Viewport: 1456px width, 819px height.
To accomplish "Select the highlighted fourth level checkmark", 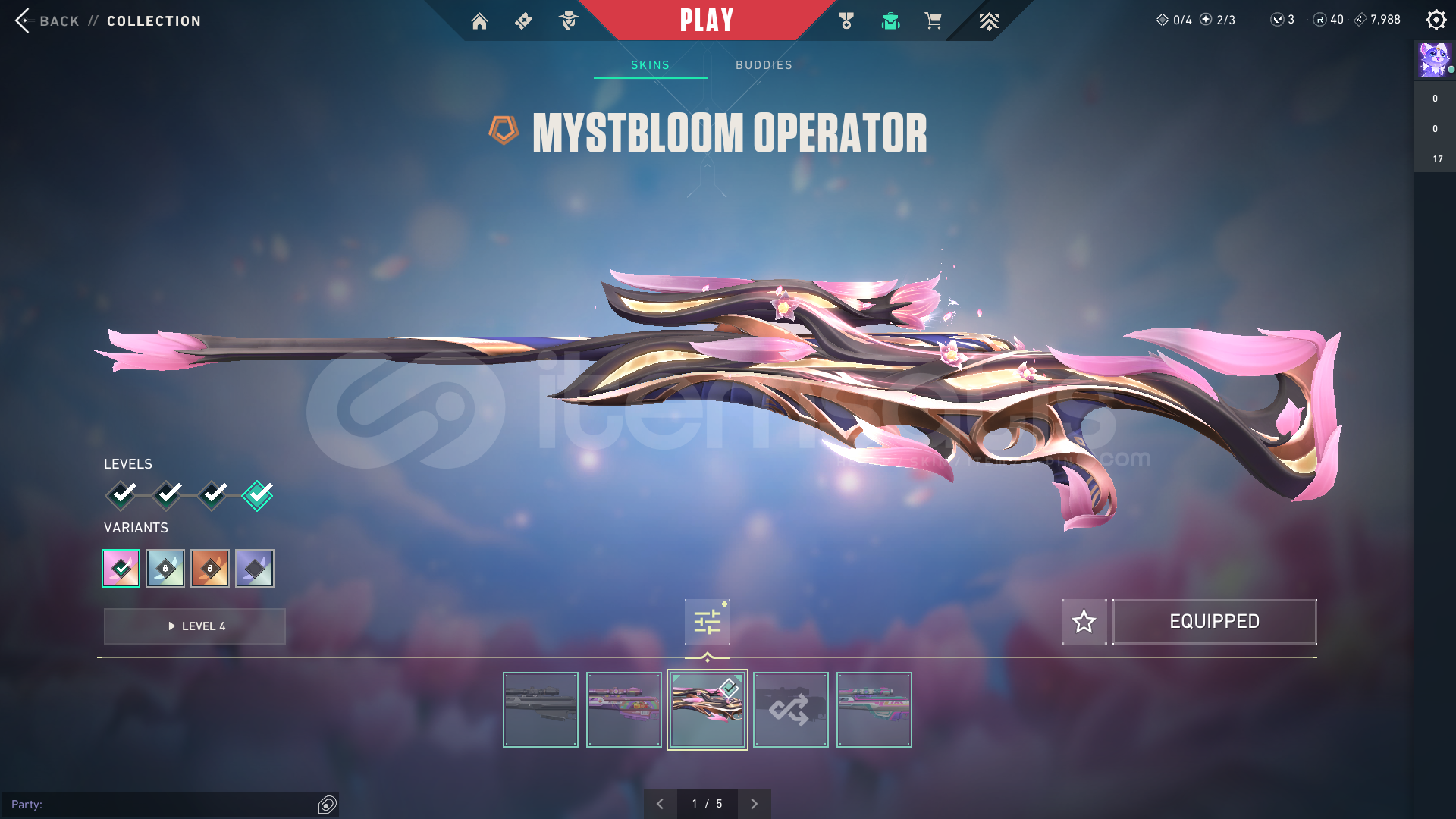I will [258, 495].
